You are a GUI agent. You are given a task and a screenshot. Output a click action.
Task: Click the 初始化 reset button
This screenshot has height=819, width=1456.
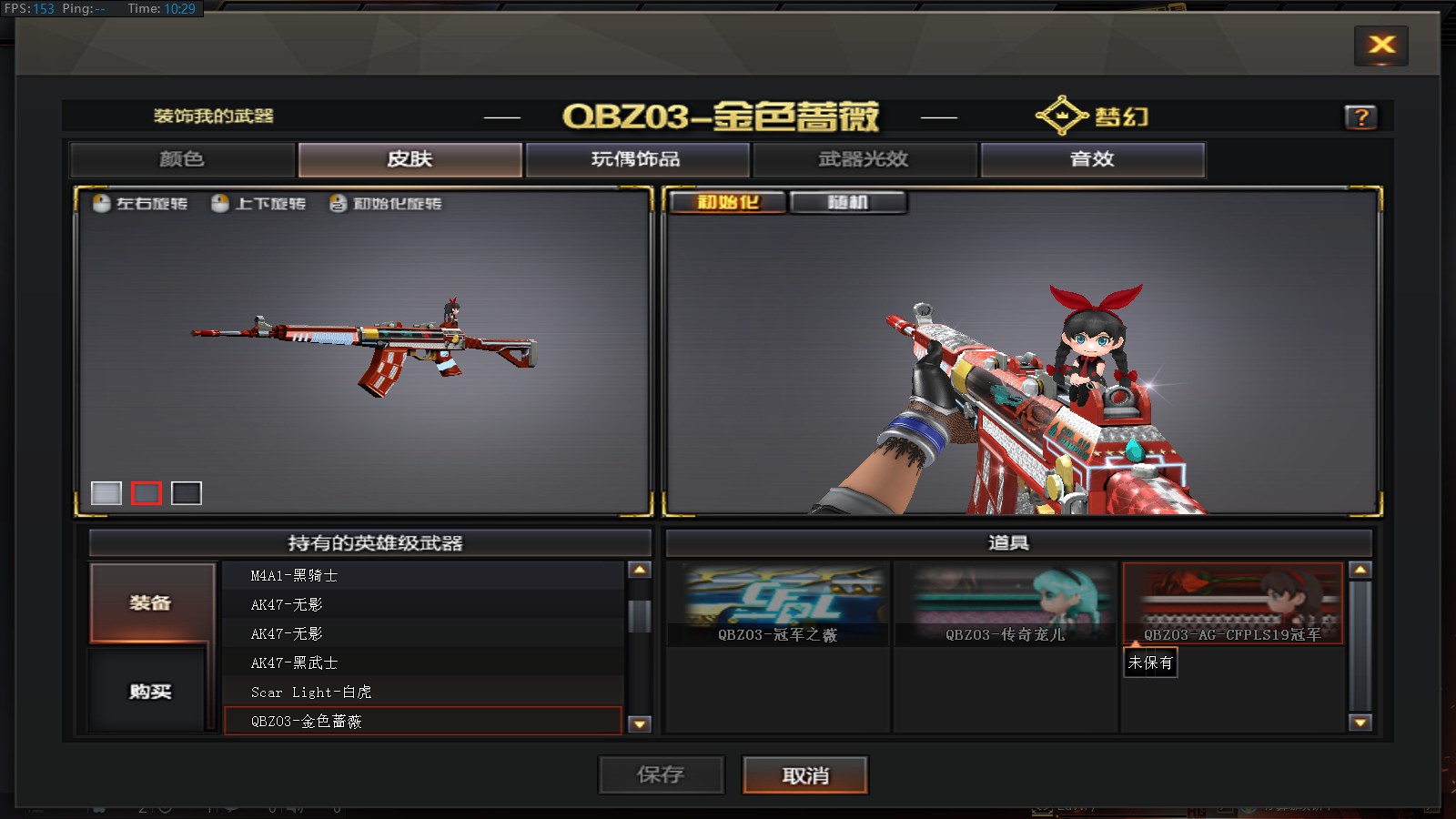(728, 202)
